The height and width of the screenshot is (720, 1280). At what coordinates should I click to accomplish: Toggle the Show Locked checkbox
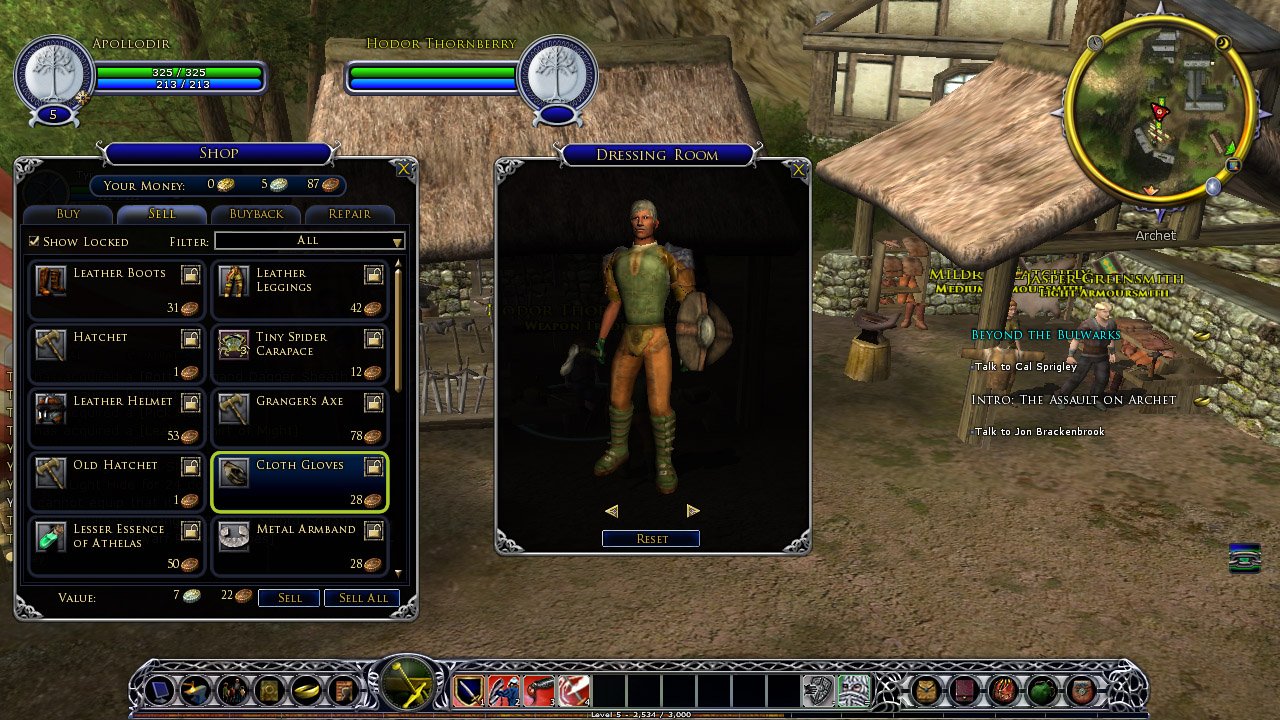coord(35,241)
